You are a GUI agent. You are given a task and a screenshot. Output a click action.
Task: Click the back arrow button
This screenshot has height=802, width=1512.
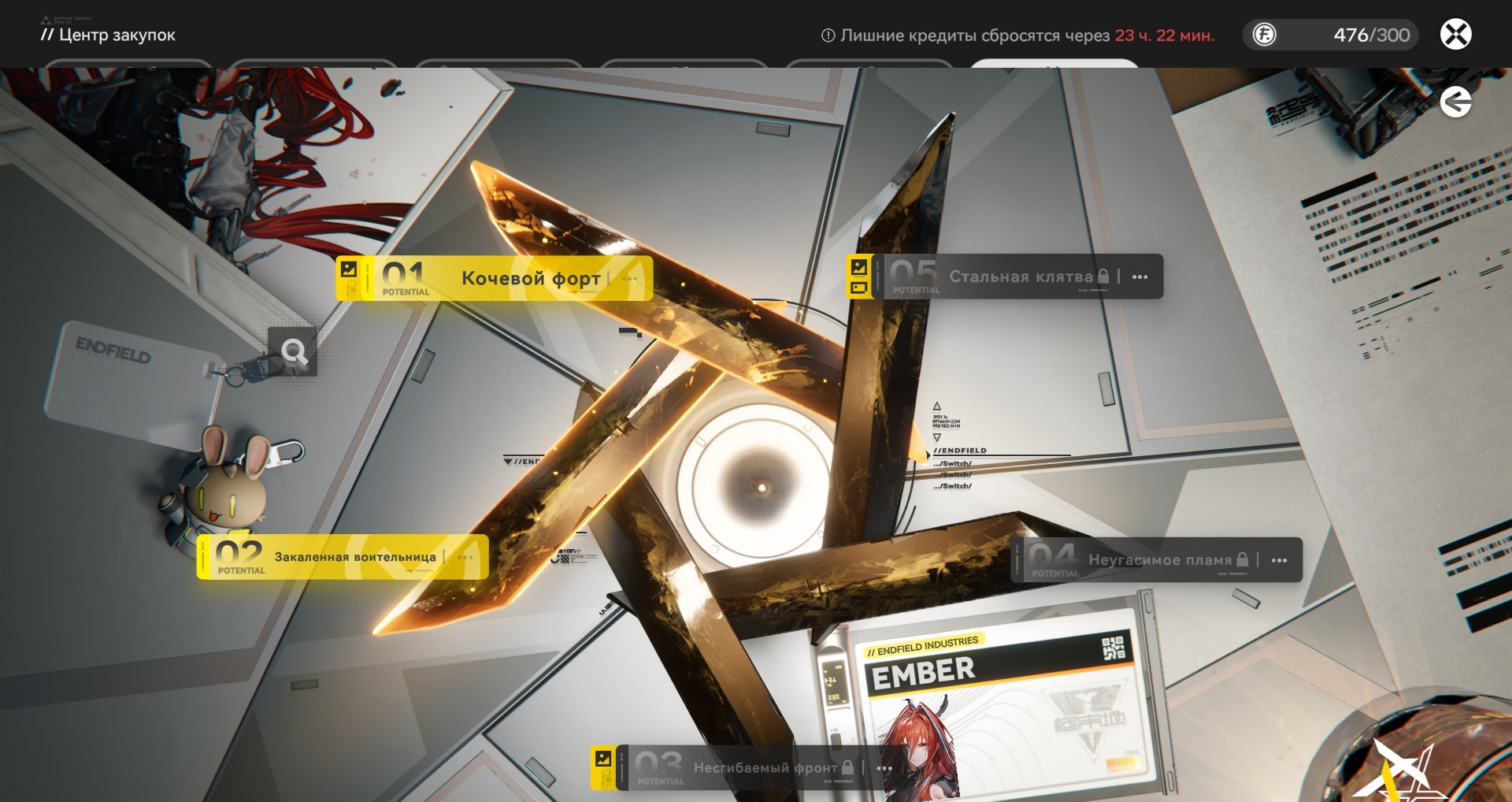[1455, 102]
